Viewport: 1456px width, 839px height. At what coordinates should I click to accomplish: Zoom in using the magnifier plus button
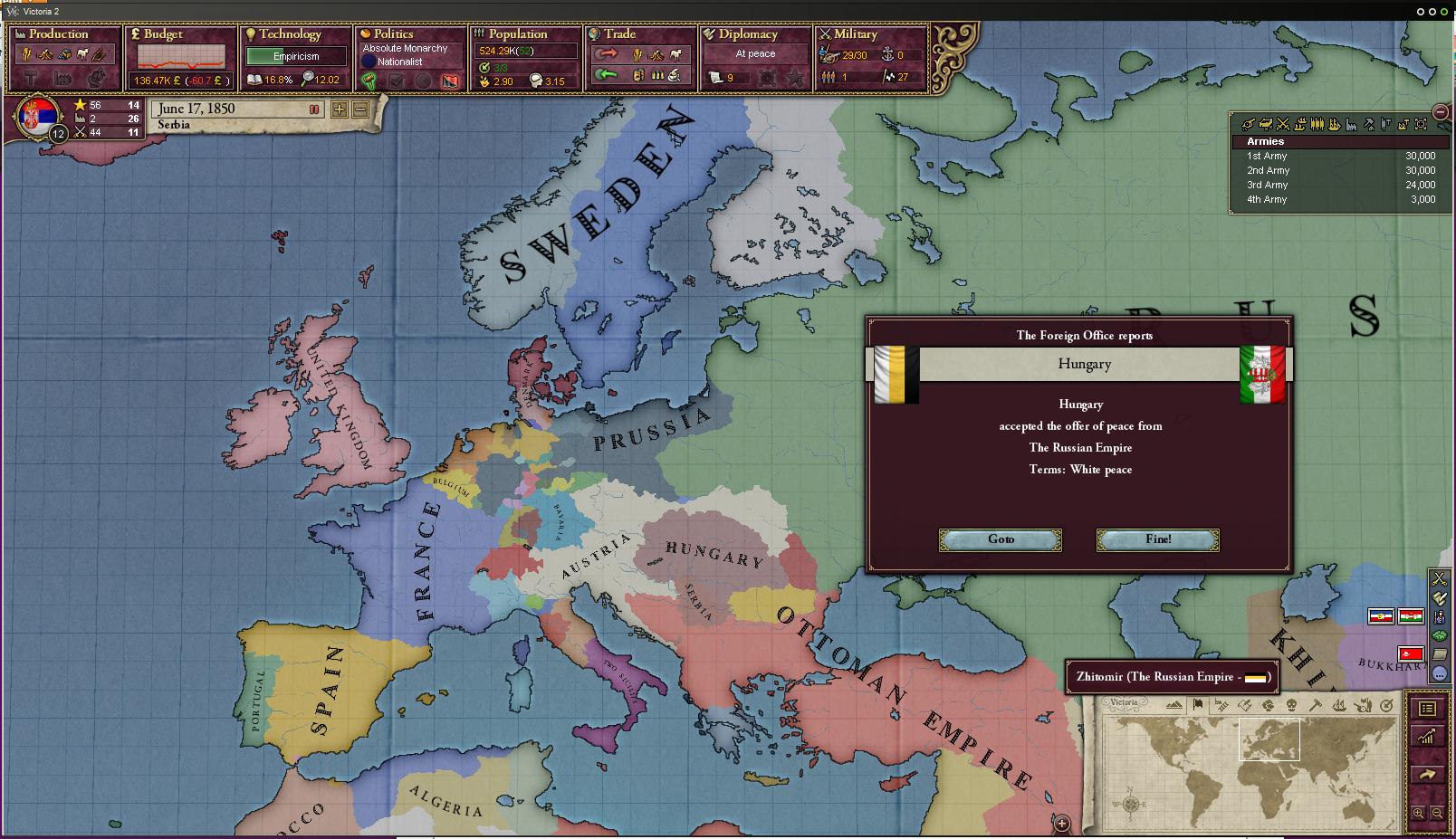pos(1419,814)
